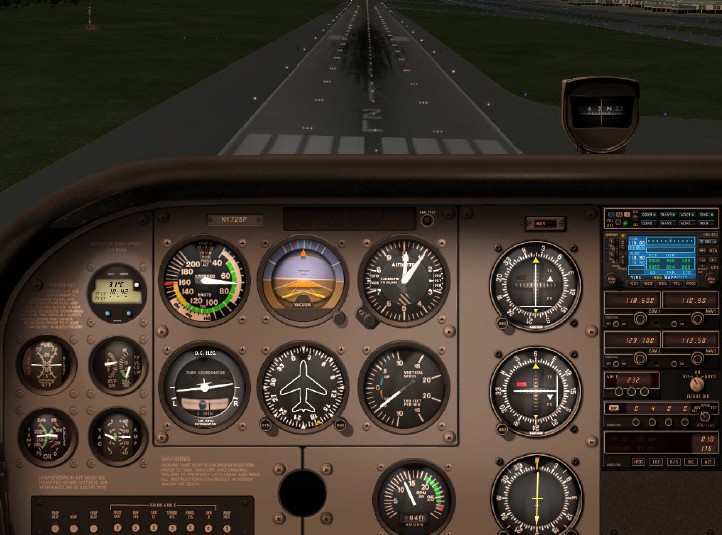Click the digital clock and temperature display
The width and height of the screenshot is (722, 535).
point(116,290)
